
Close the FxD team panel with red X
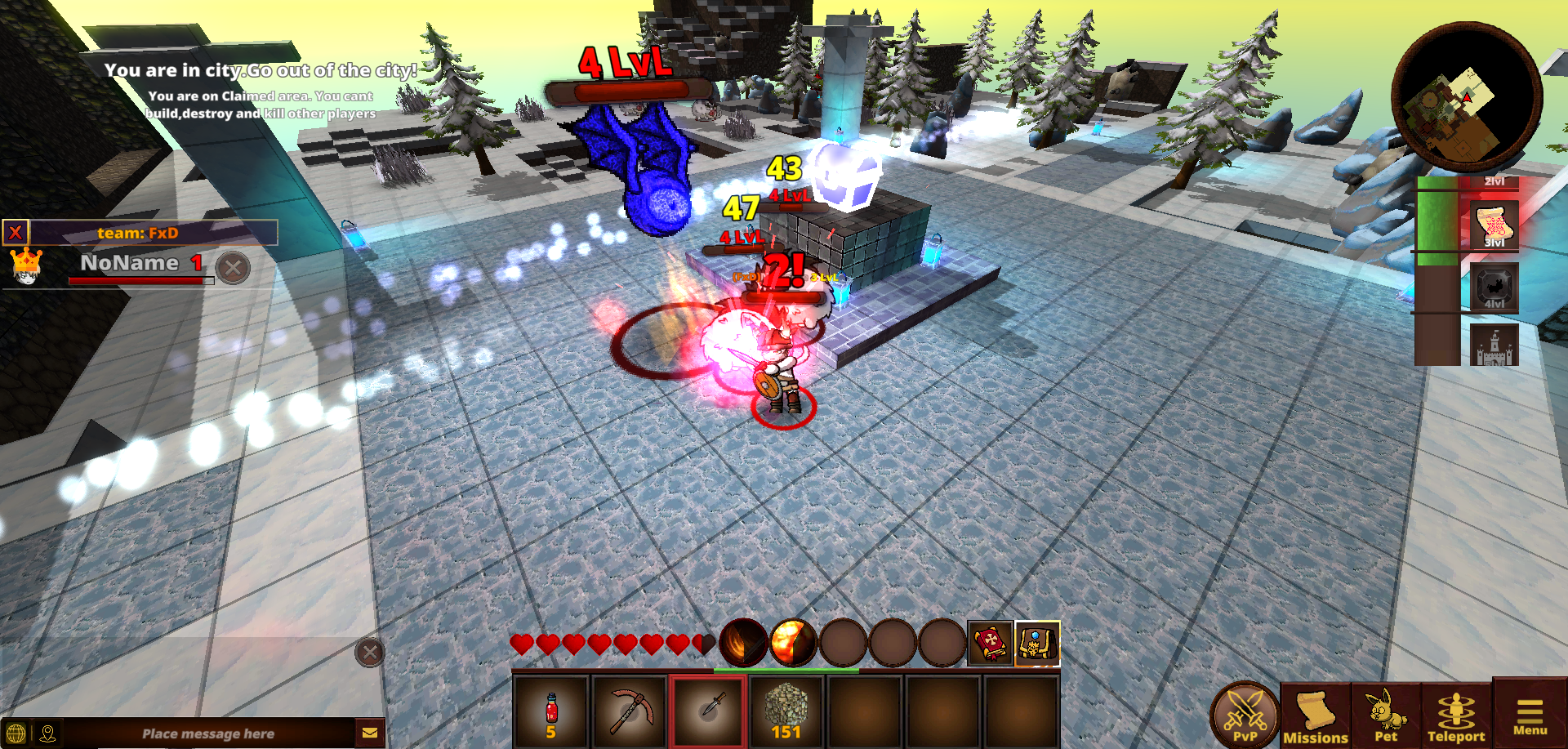[16, 233]
